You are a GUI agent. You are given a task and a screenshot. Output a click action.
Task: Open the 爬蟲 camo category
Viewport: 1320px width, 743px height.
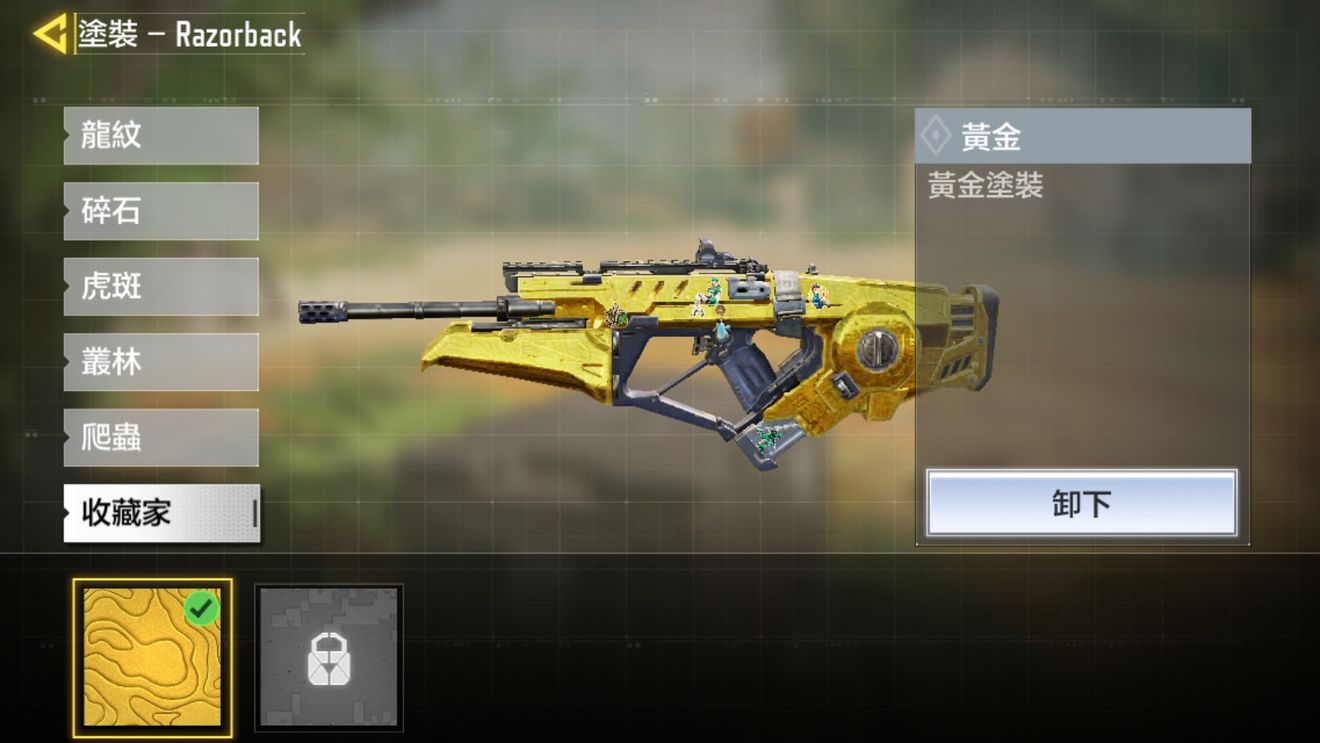[160, 438]
